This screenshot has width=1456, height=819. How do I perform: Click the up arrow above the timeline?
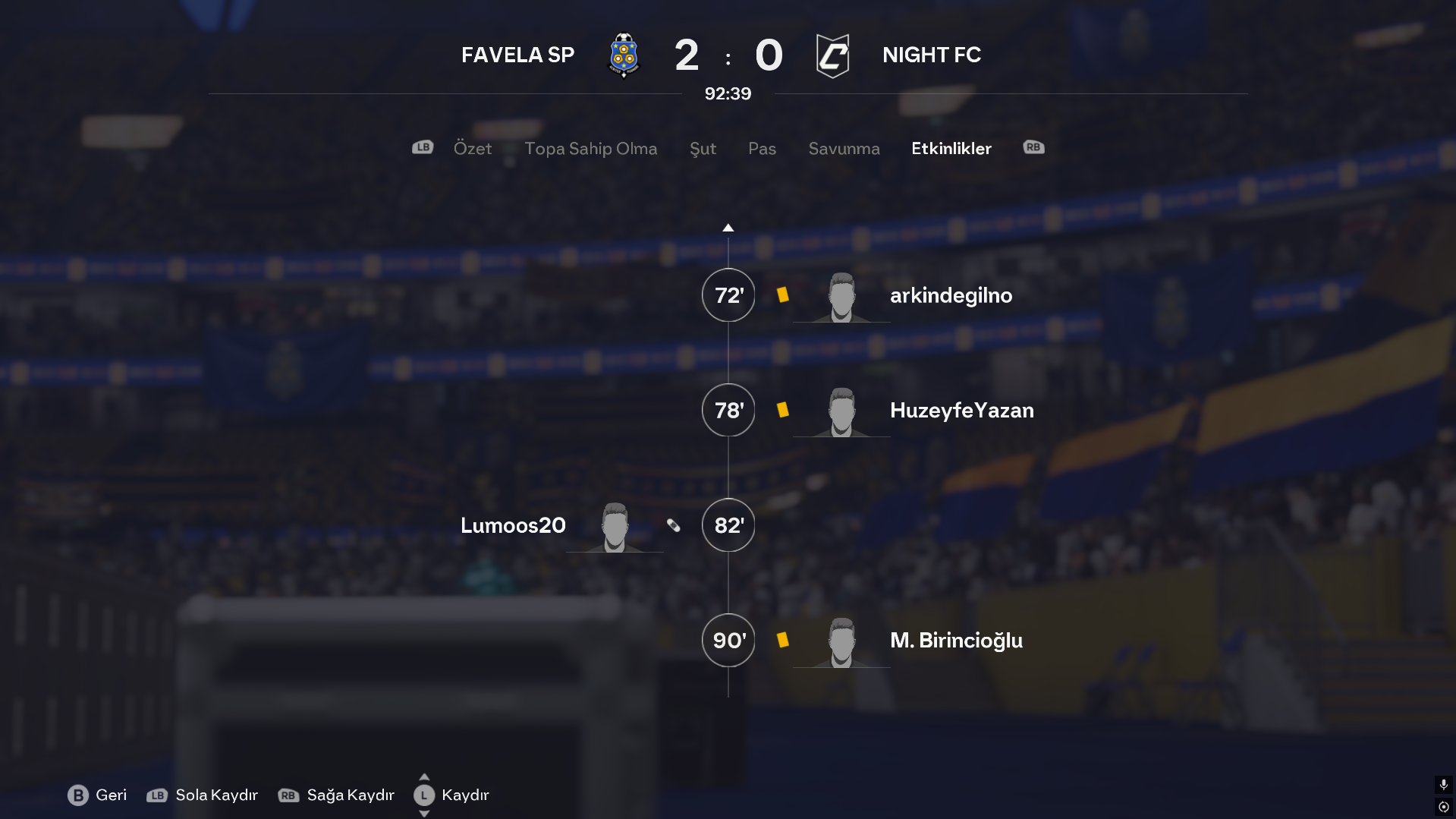coord(728,228)
